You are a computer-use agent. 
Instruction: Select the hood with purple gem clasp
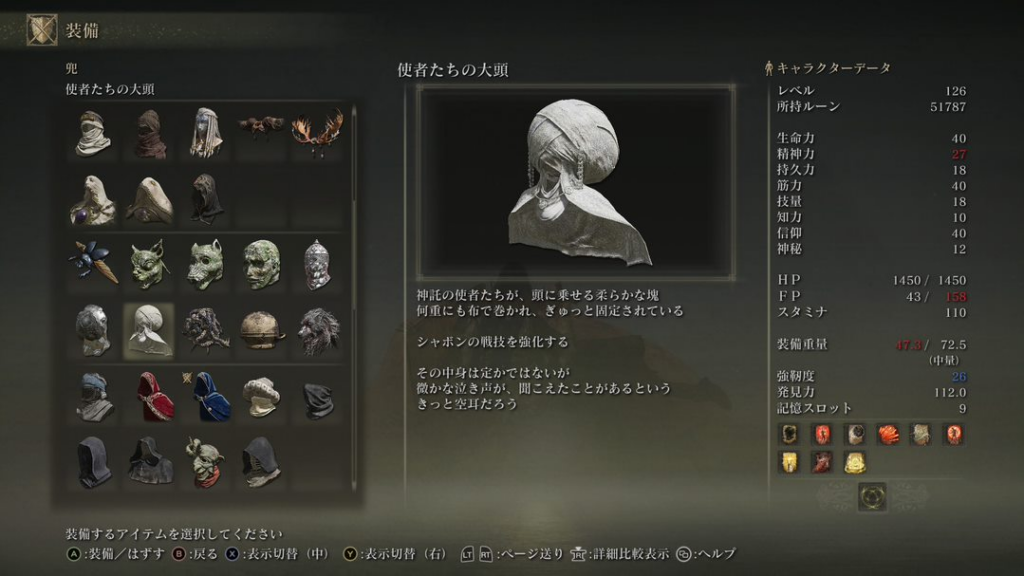93,198
